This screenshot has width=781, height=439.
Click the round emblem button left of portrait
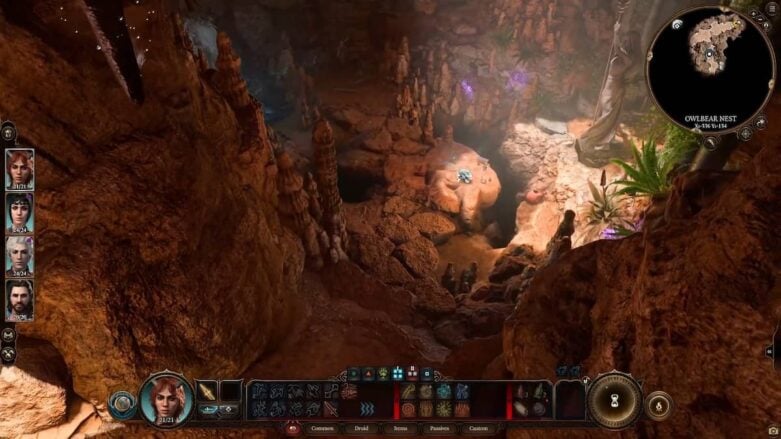click(122, 403)
